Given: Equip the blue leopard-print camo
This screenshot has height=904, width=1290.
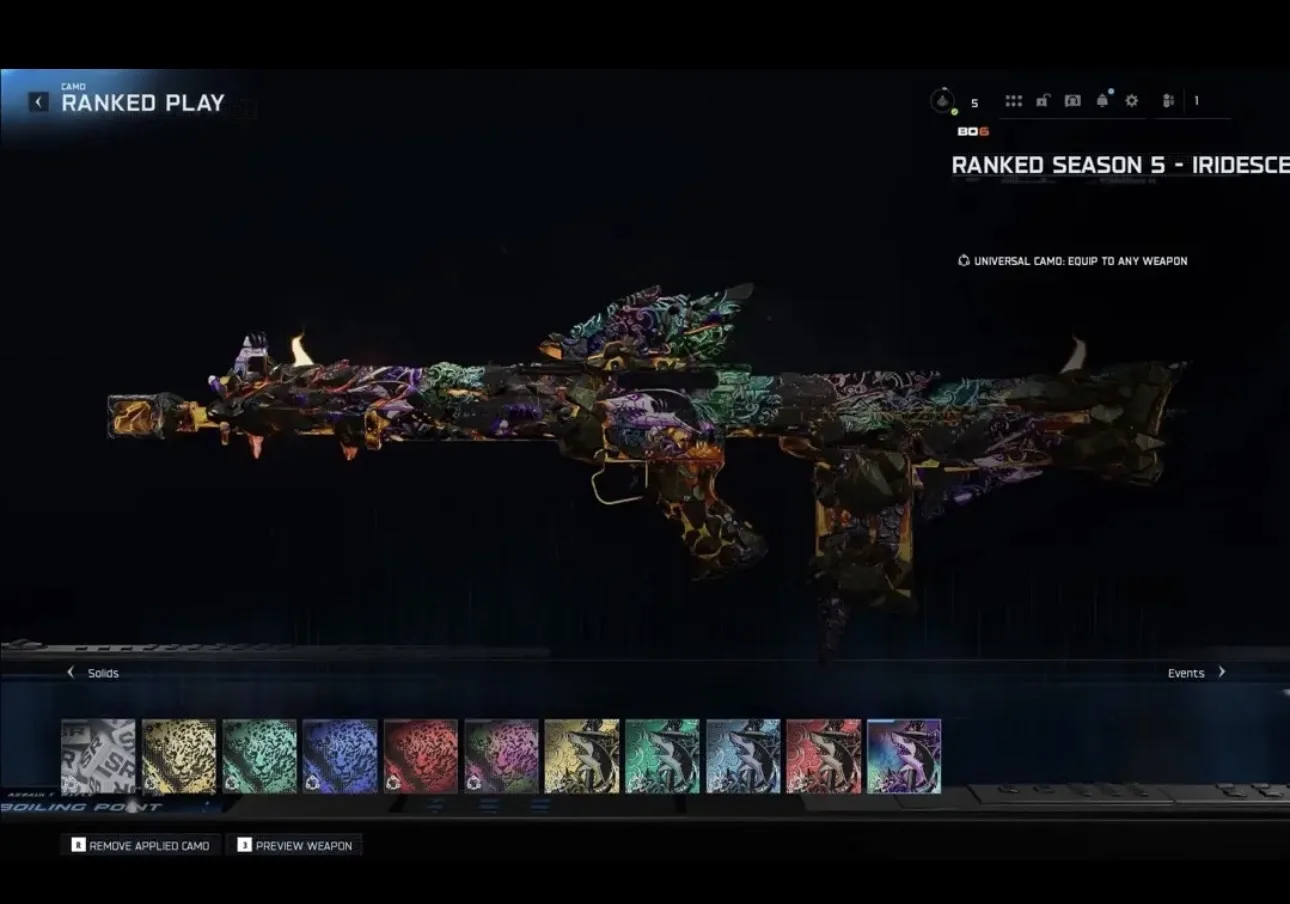Looking at the screenshot, I should click(340, 756).
